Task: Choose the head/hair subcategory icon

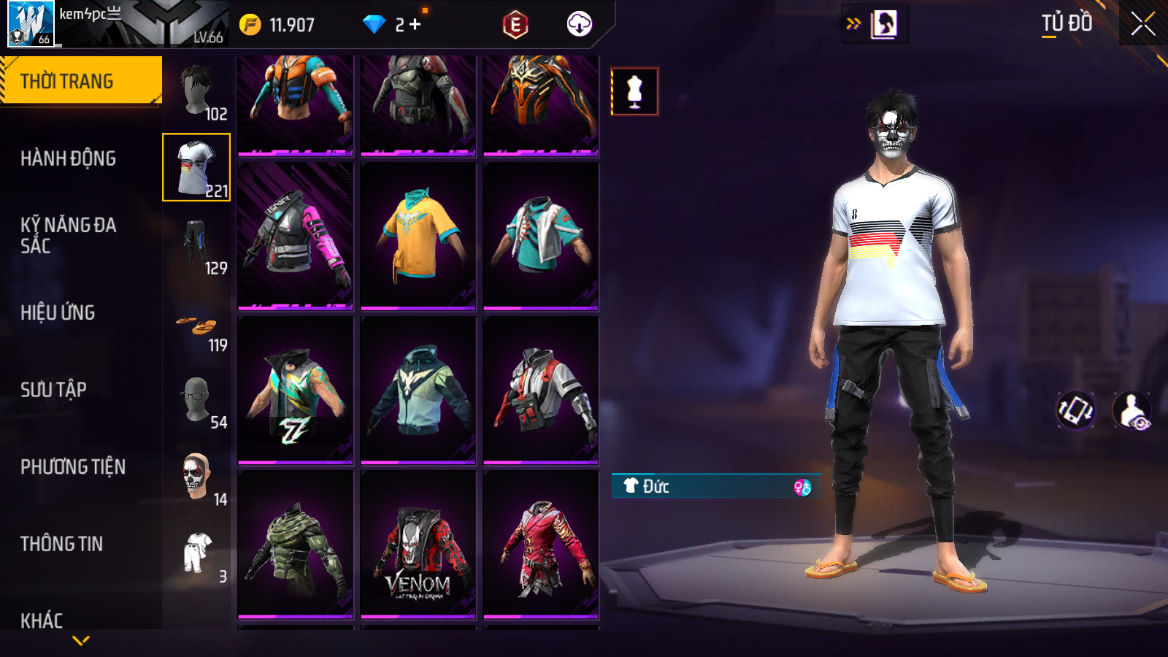Action: (x=197, y=92)
